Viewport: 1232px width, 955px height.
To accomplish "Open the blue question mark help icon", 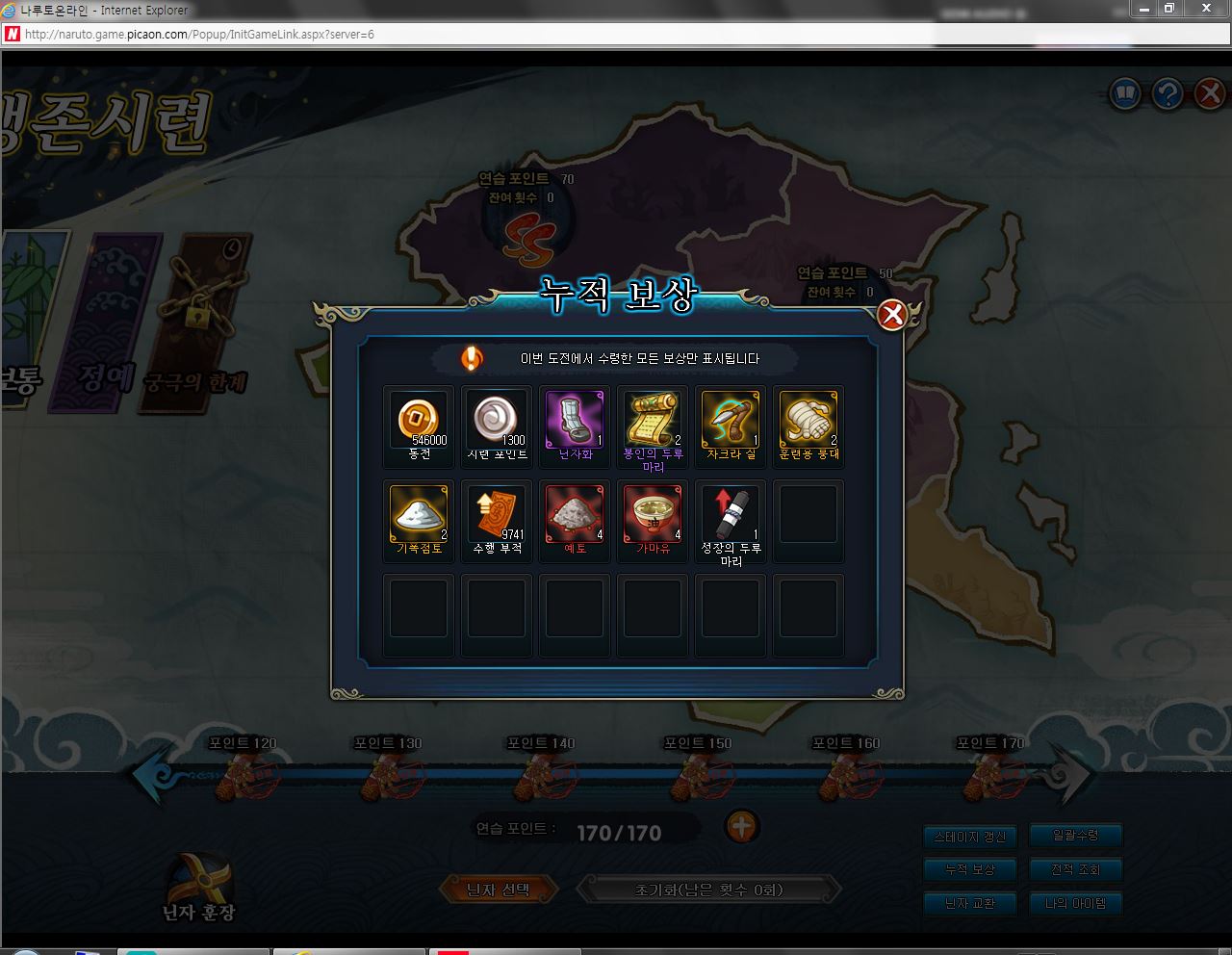I will [x=1168, y=94].
